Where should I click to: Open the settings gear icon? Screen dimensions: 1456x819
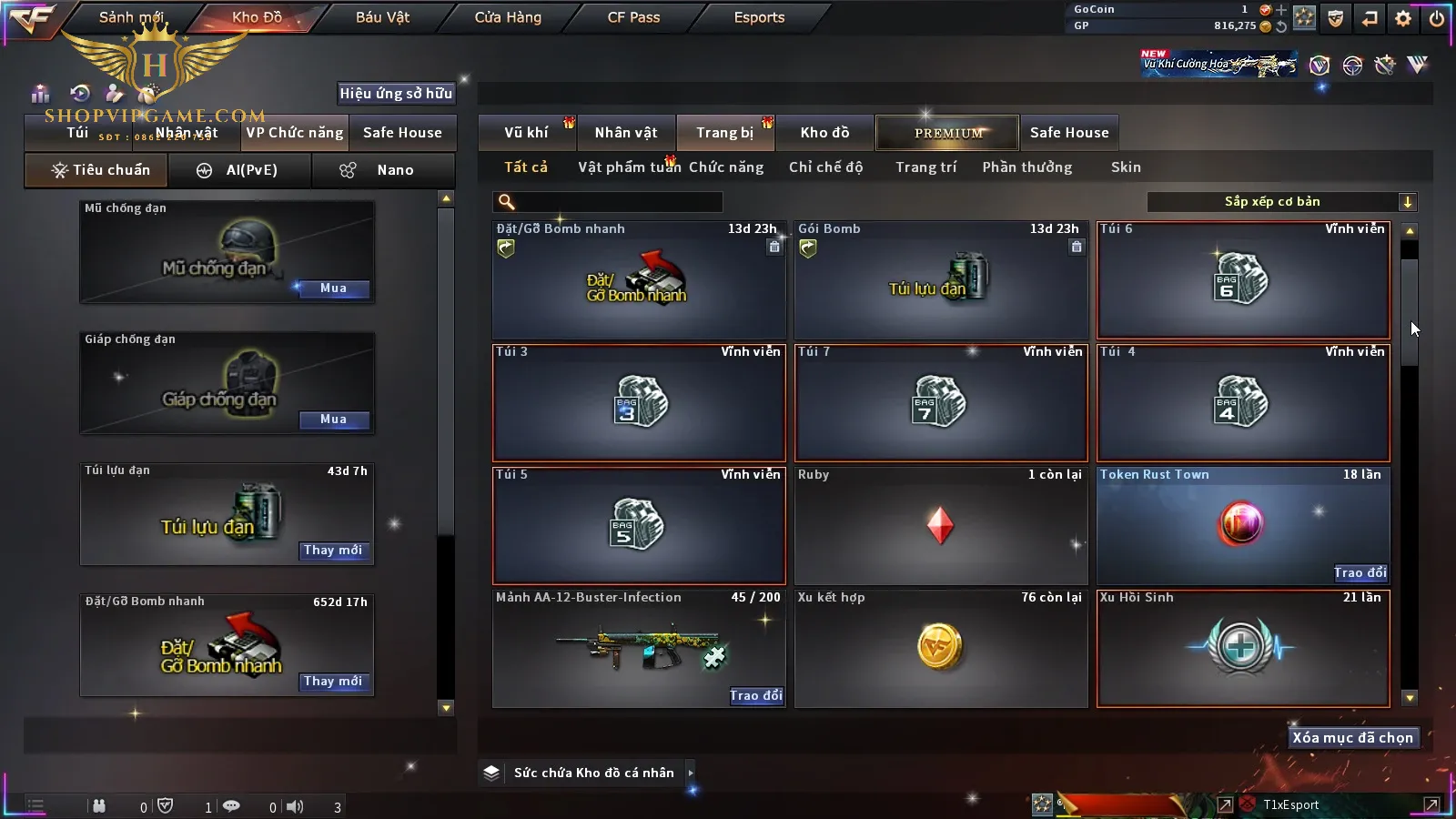1403,18
